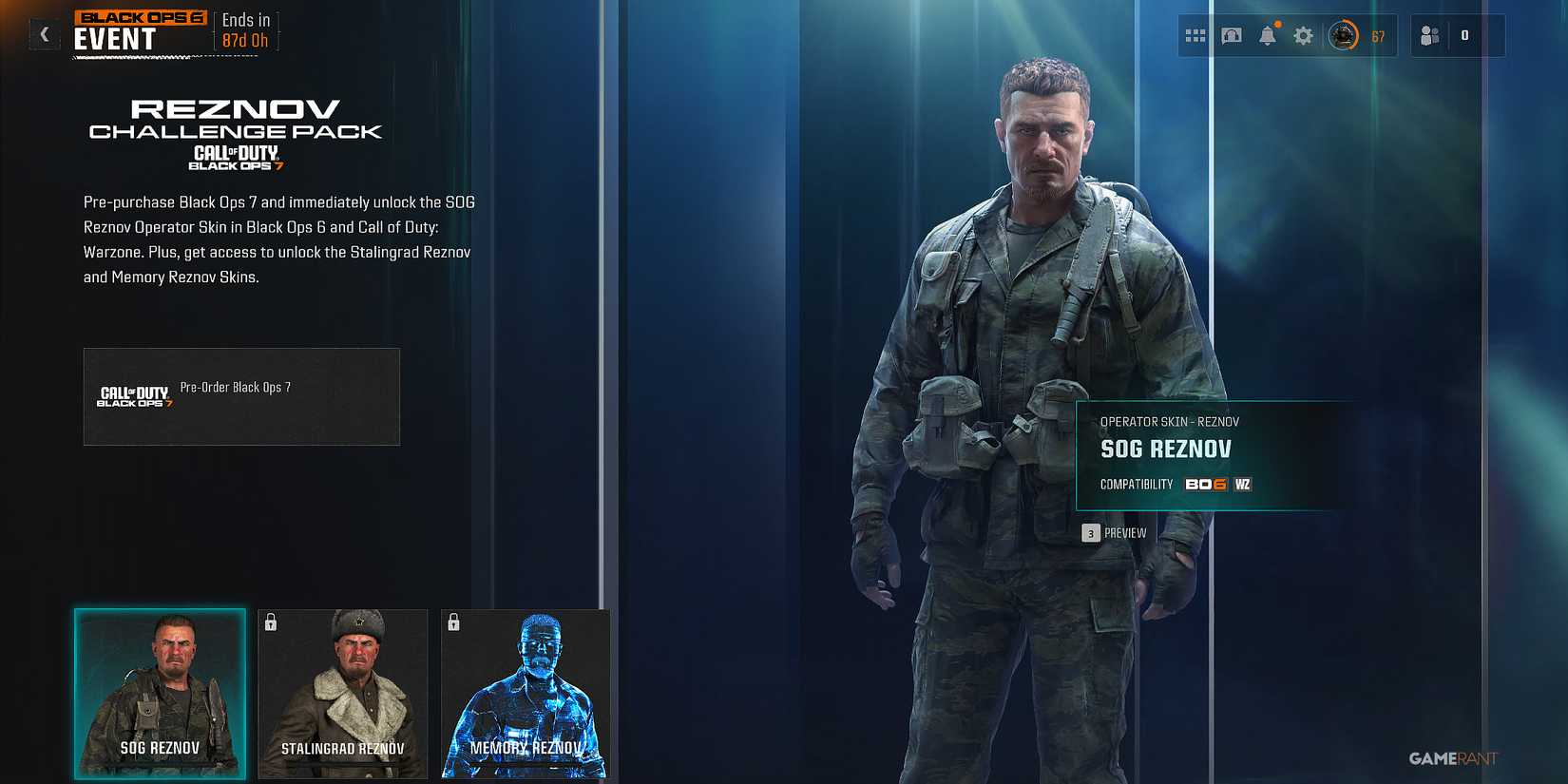The image size is (1568, 784).
Task: Open settings with gear icon
Action: tap(1303, 35)
